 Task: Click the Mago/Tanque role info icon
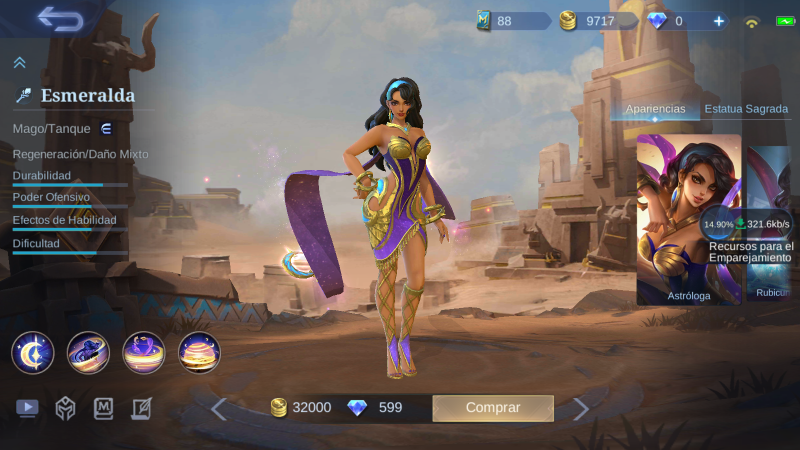pos(106,128)
